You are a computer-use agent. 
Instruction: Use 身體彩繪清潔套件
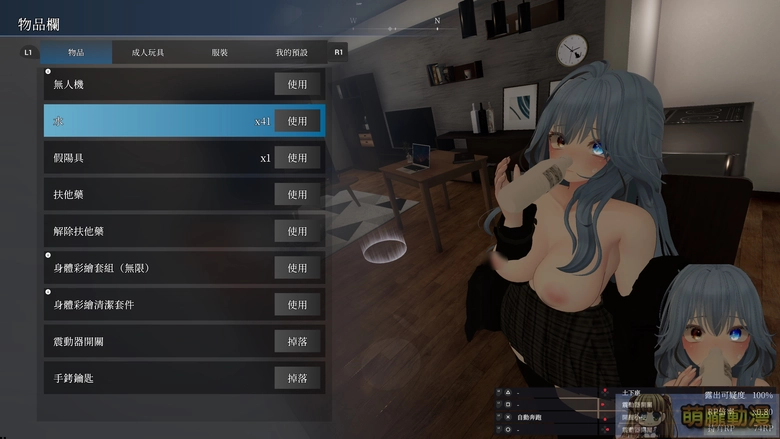click(x=297, y=304)
